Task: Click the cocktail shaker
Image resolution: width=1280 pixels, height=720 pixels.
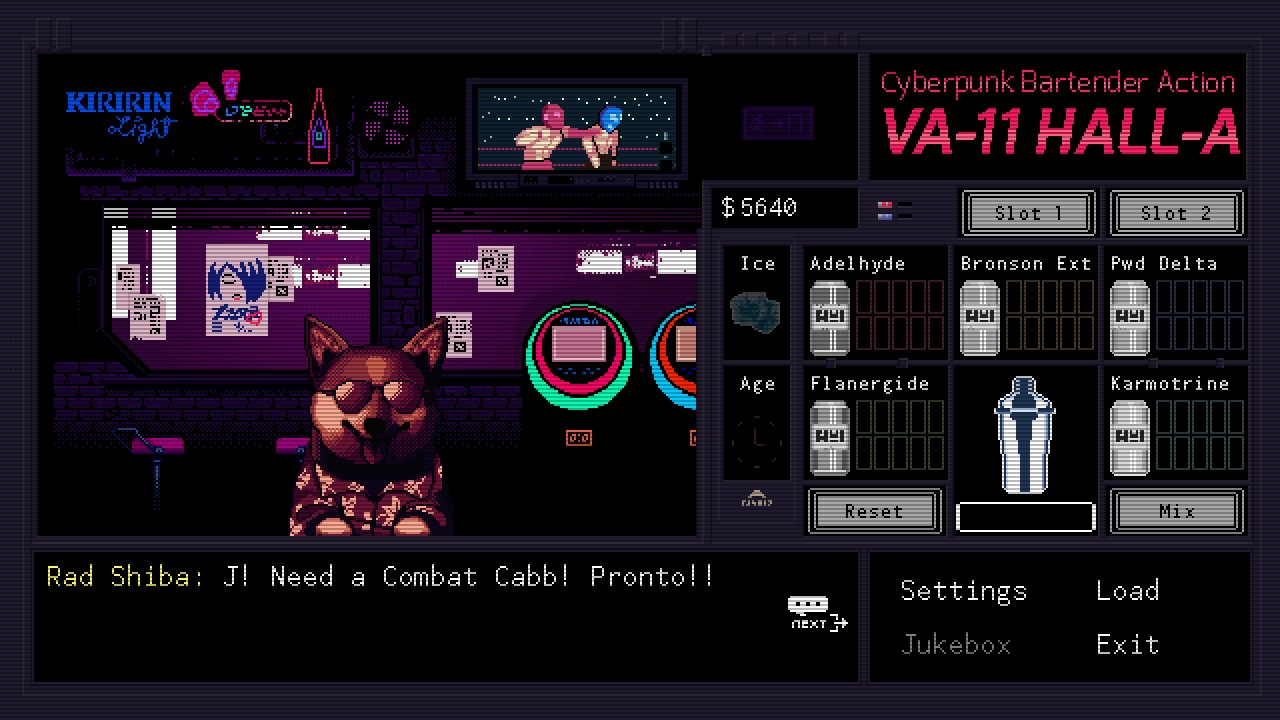Action: (x=1025, y=435)
